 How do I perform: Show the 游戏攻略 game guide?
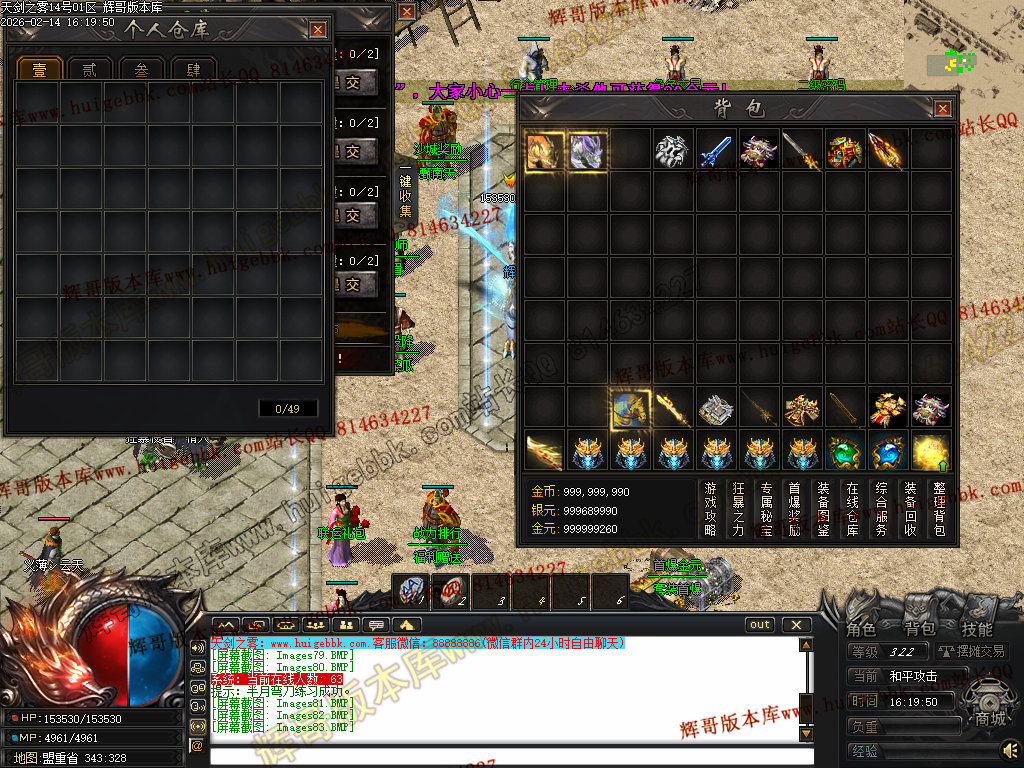(x=710, y=509)
